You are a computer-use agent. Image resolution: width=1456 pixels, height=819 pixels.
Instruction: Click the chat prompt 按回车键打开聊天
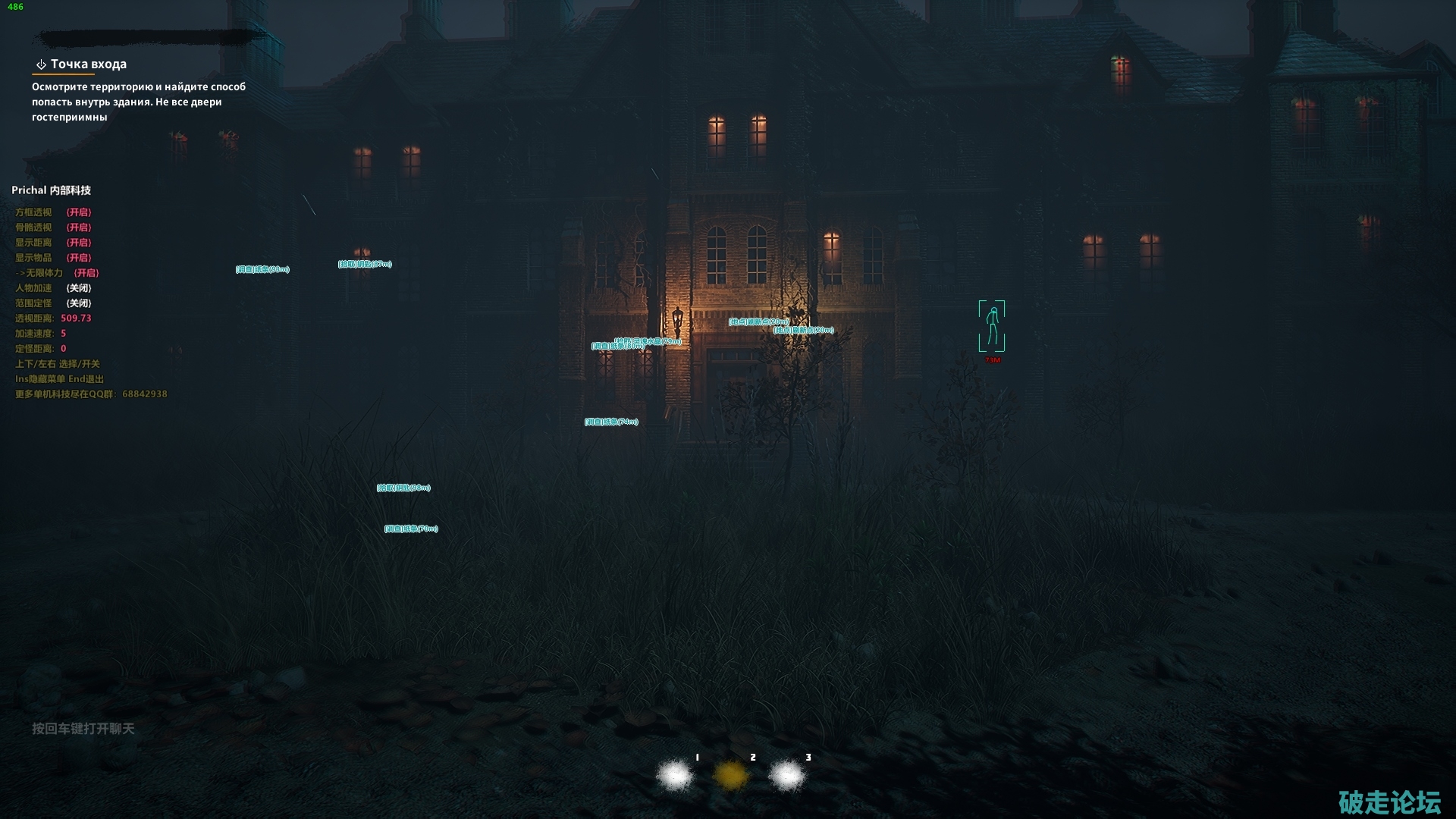coord(83,729)
